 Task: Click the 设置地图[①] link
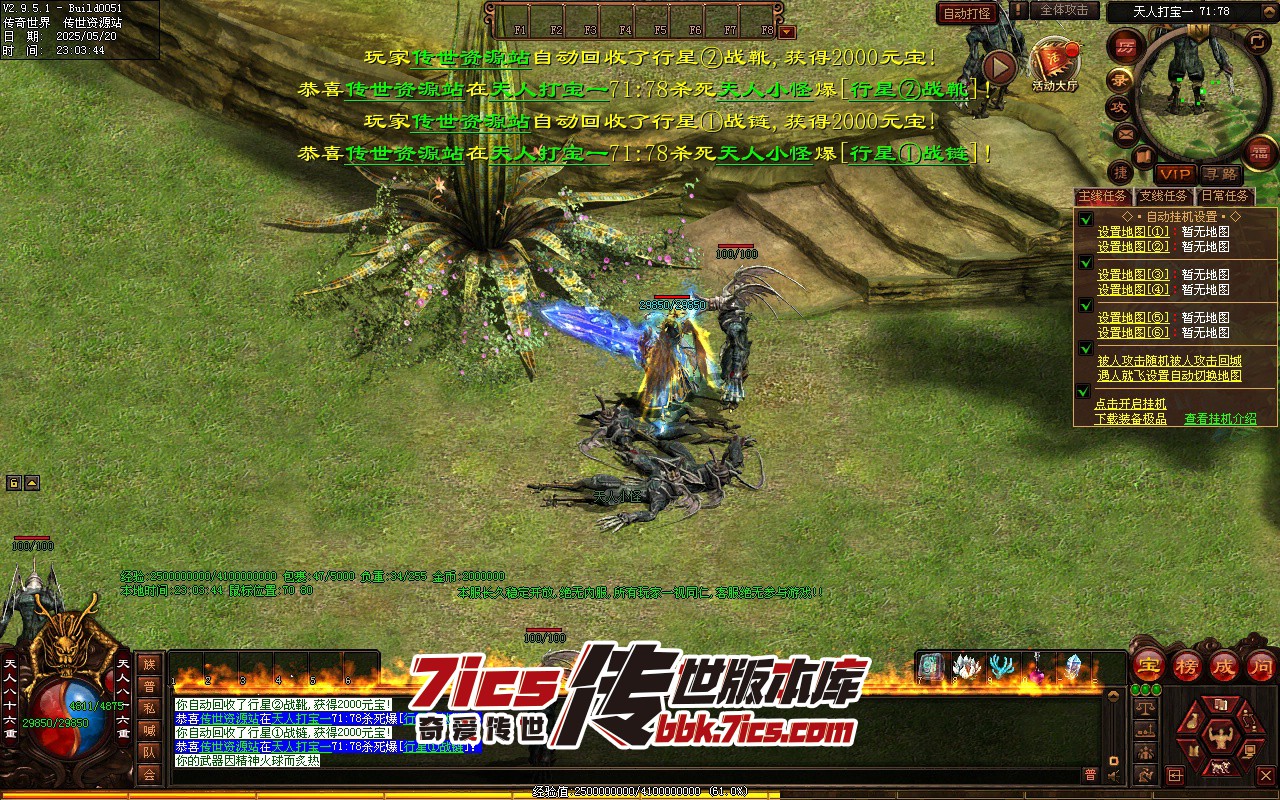tap(1133, 232)
